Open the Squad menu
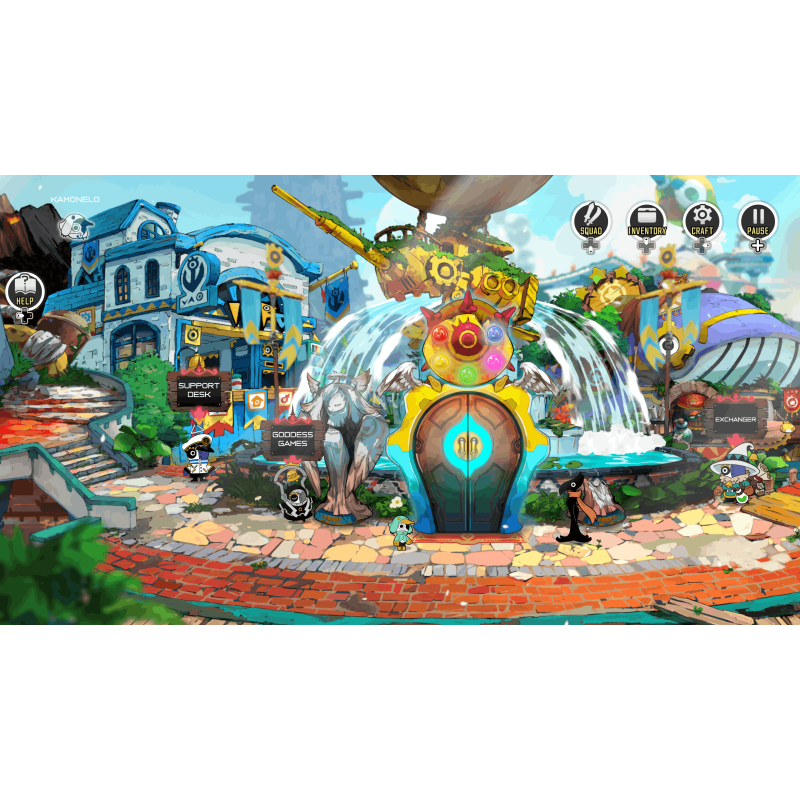800x800 pixels. [x=591, y=221]
